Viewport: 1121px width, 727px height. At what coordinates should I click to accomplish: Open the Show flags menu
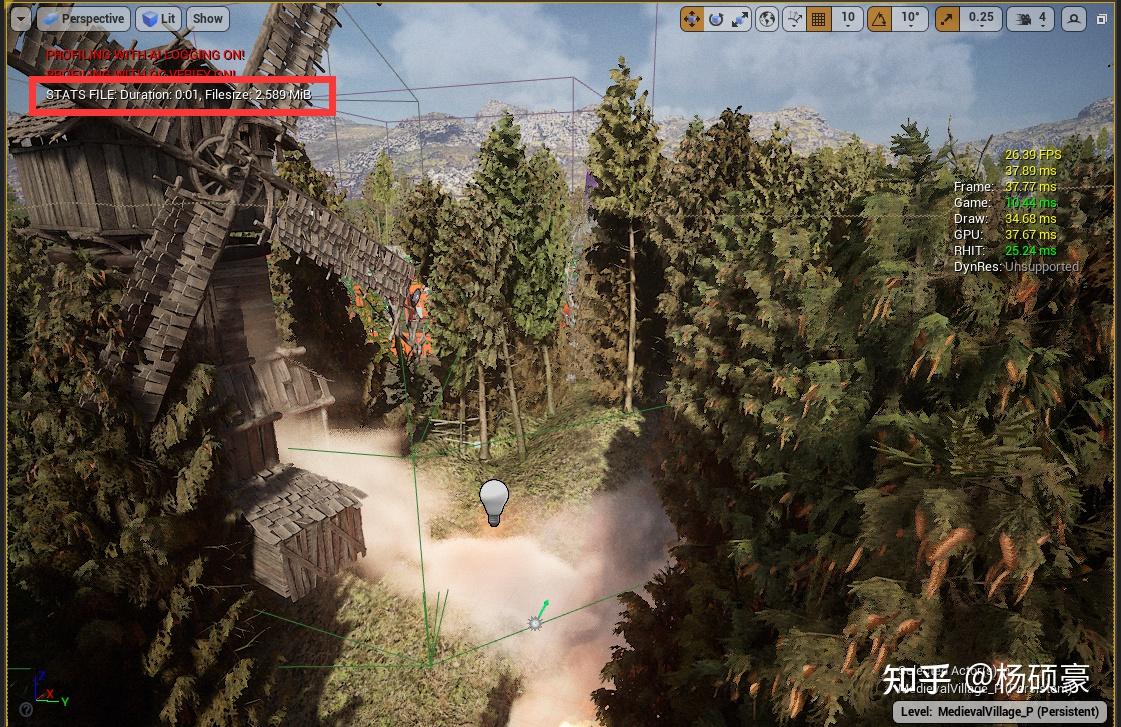(x=208, y=18)
